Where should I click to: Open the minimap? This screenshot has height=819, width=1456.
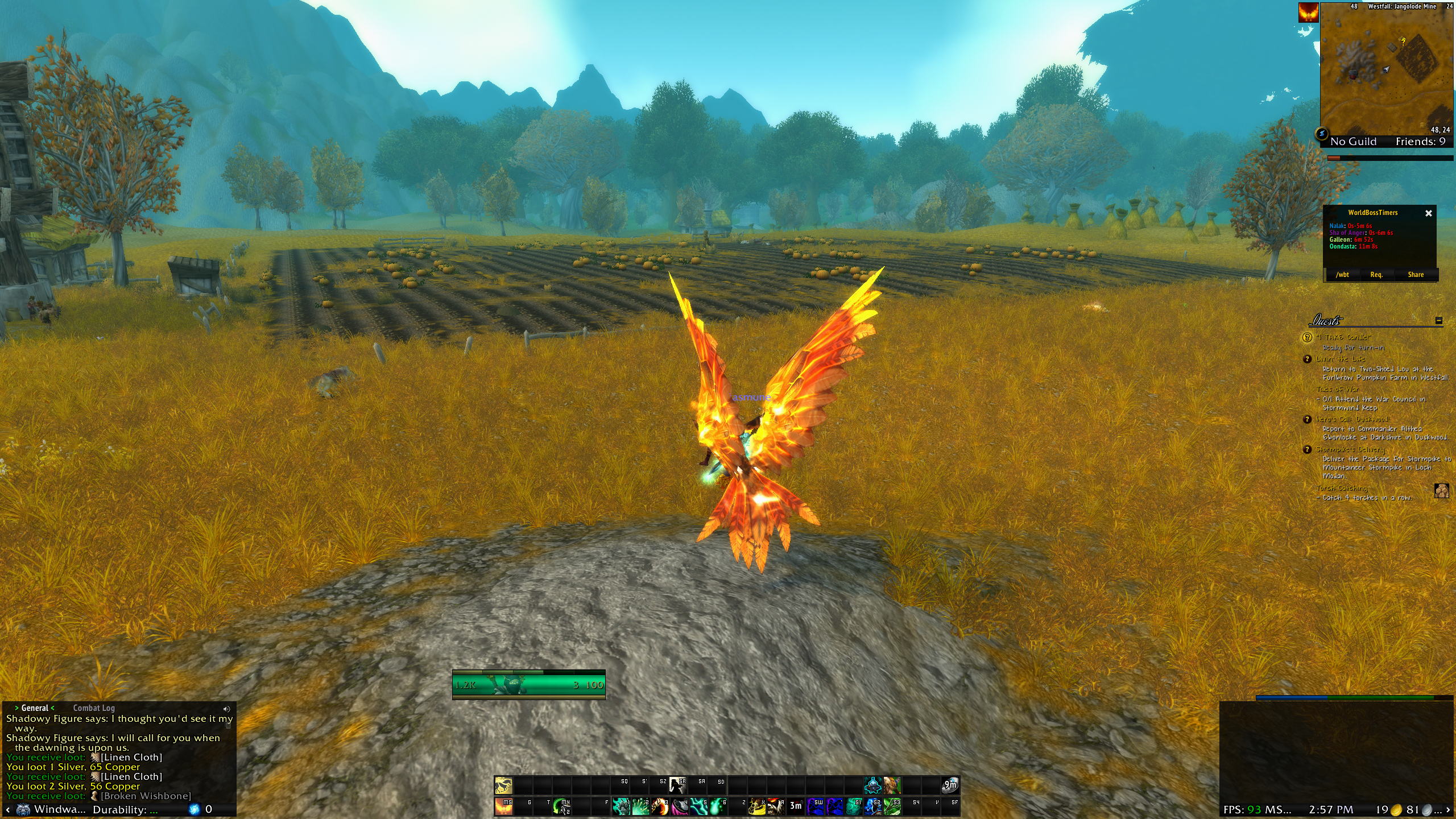click(1385, 69)
